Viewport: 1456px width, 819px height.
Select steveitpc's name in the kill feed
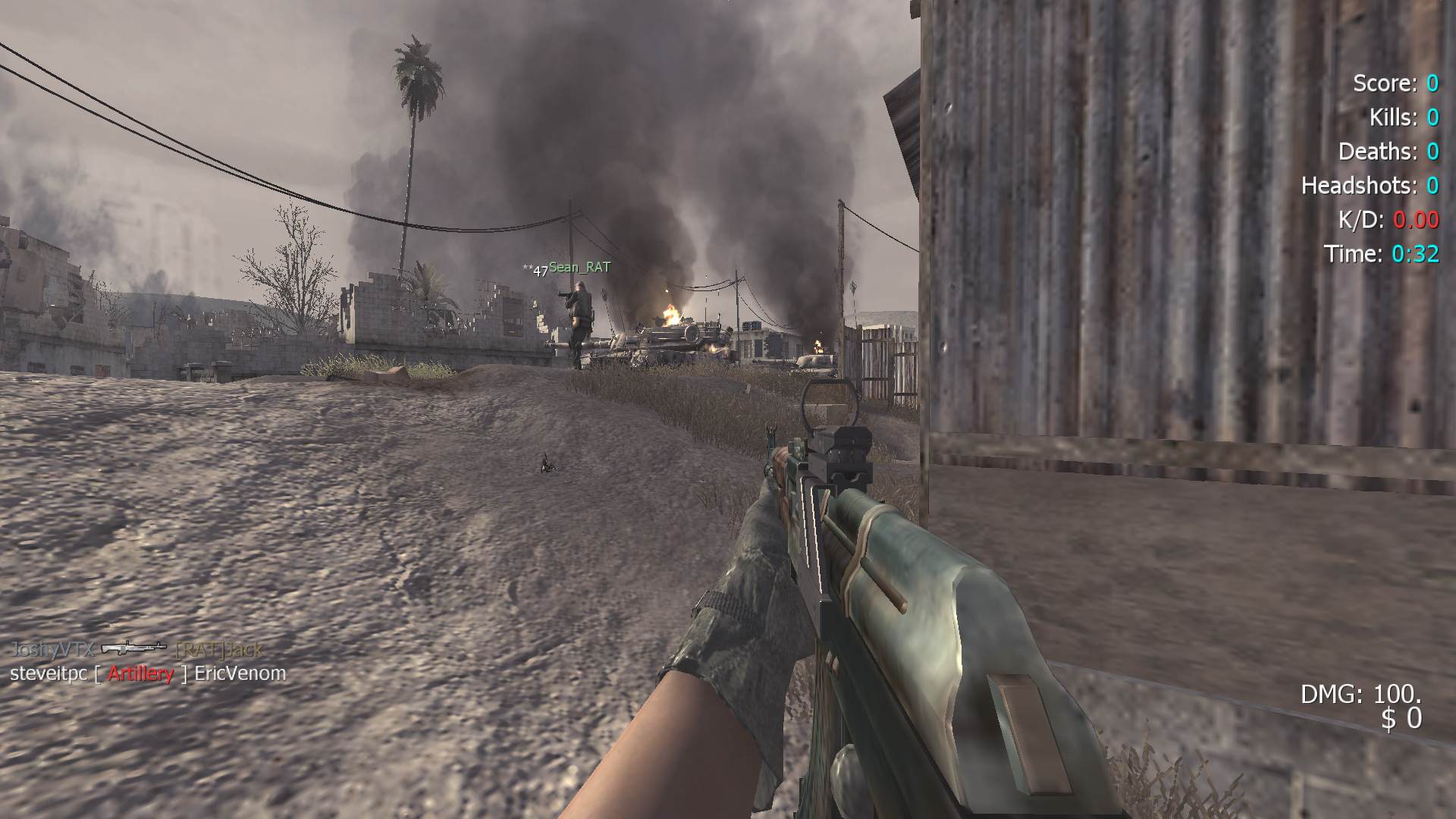point(49,673)
